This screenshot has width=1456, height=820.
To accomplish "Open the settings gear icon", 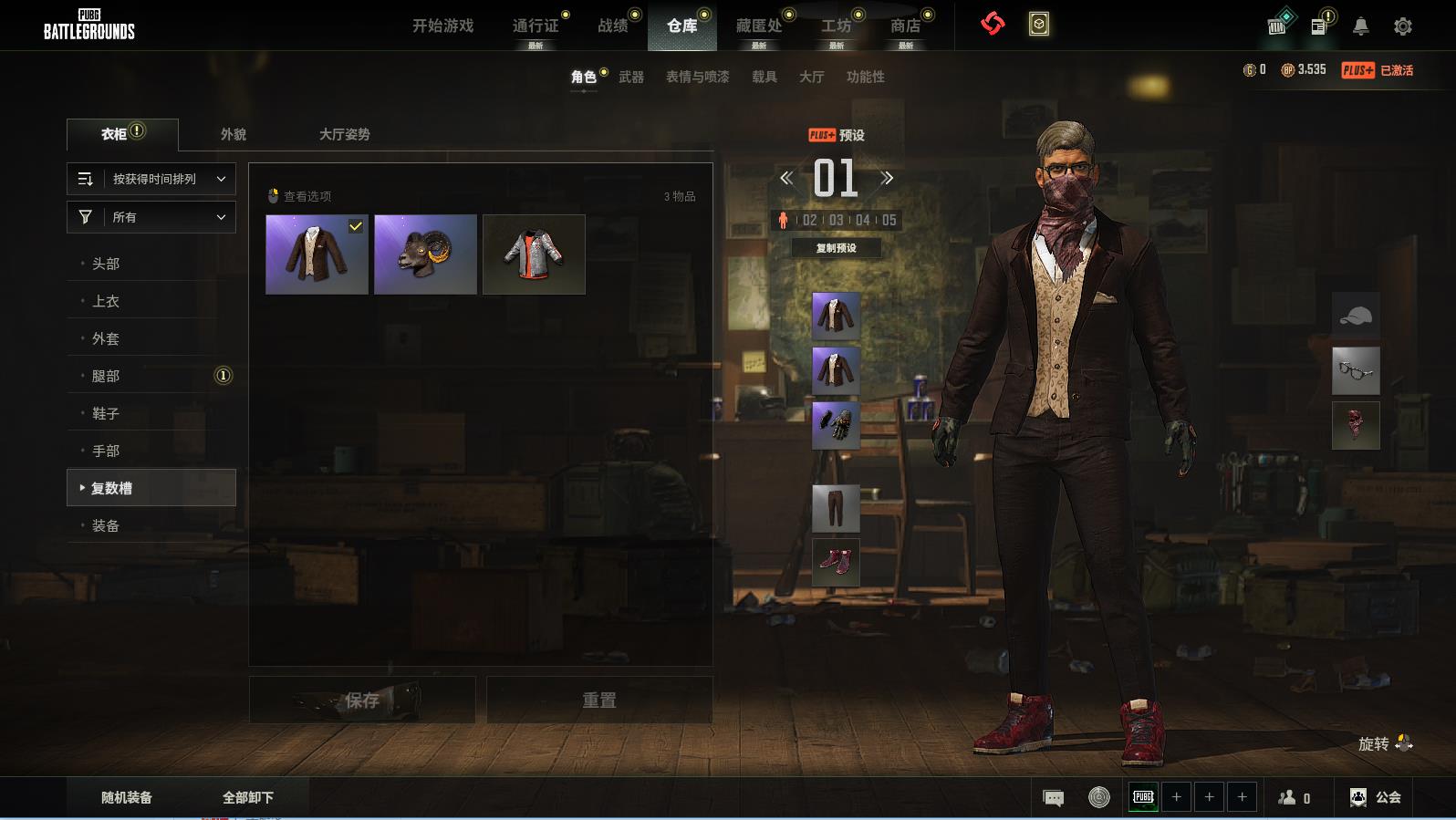I will tap(1403, 26).
